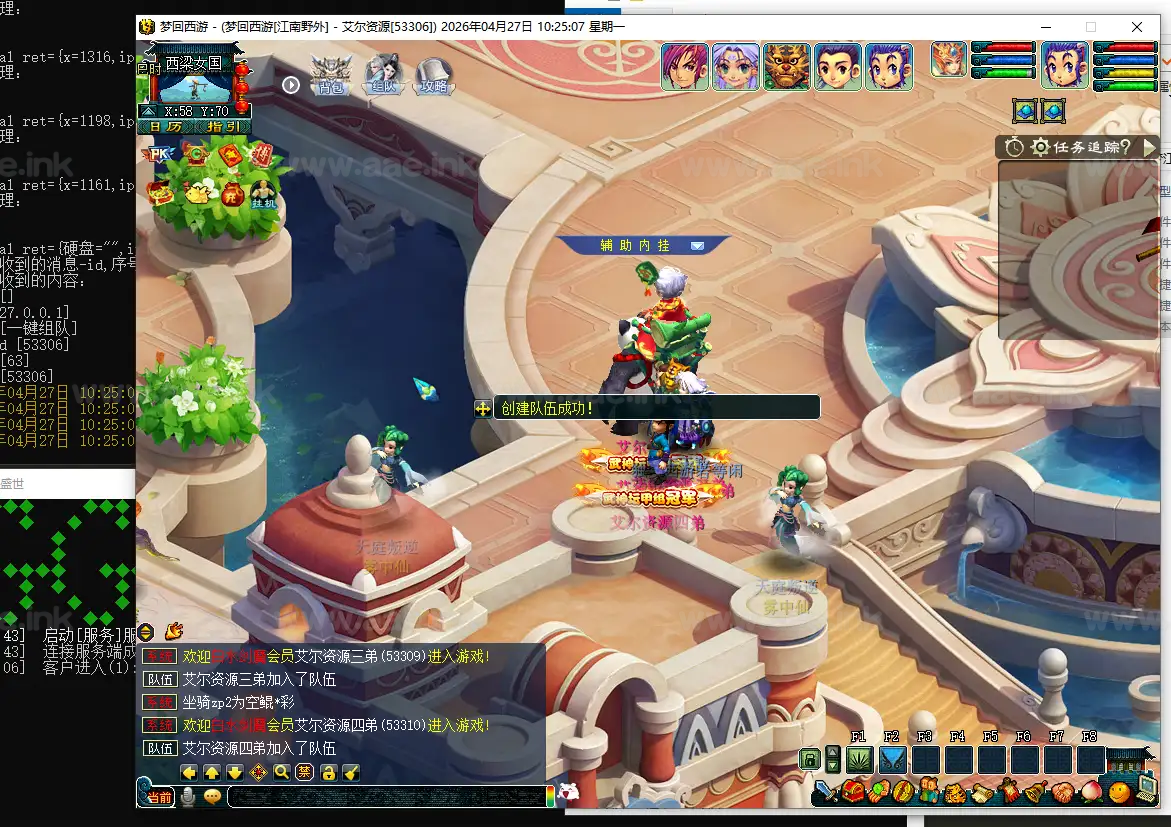Image resolution: width=1171 pixels, height=827 pixels.
Task: Open the 任务追踪 settings gear
Action: 1040,147
